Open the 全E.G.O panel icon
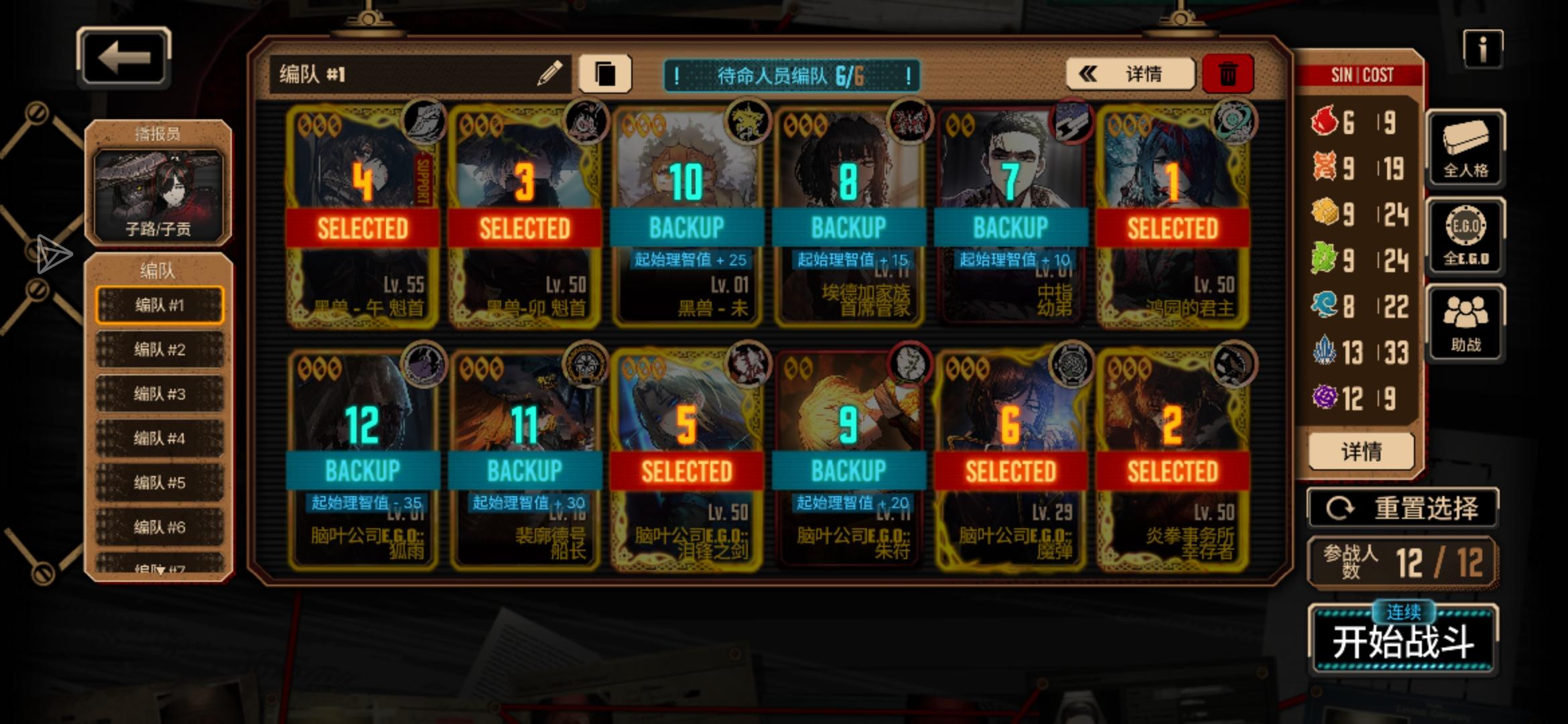This screenshot has width=1568, height=724. (x=1466, y=236)
